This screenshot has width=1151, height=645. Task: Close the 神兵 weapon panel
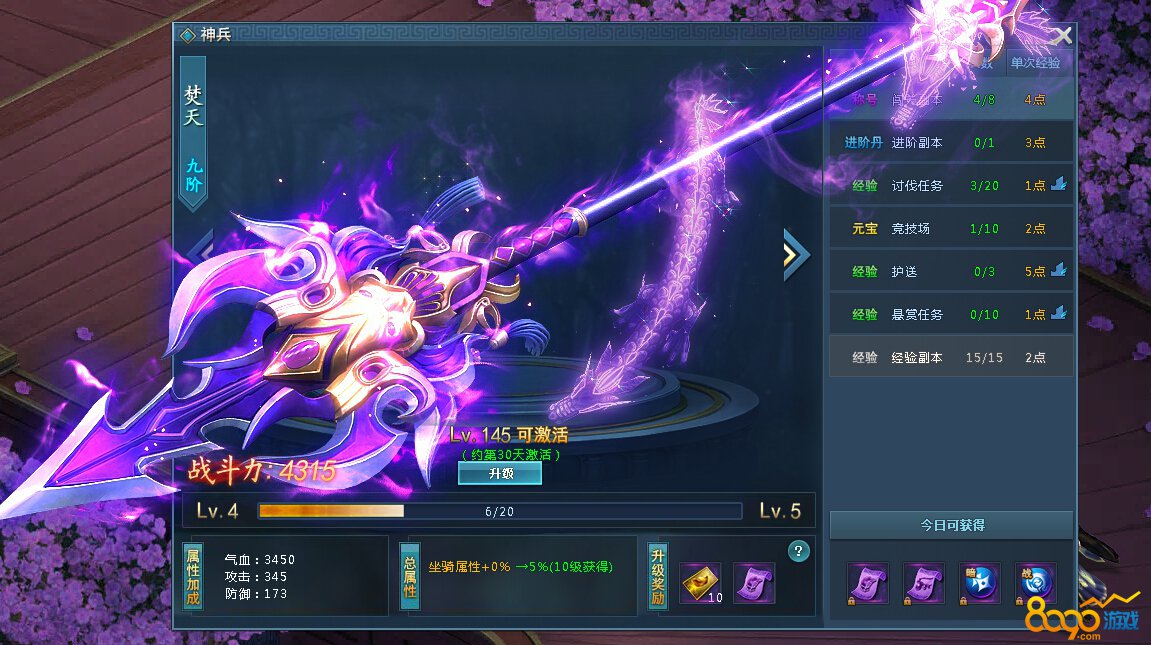pyautogui.click(x=1062, y=37)
